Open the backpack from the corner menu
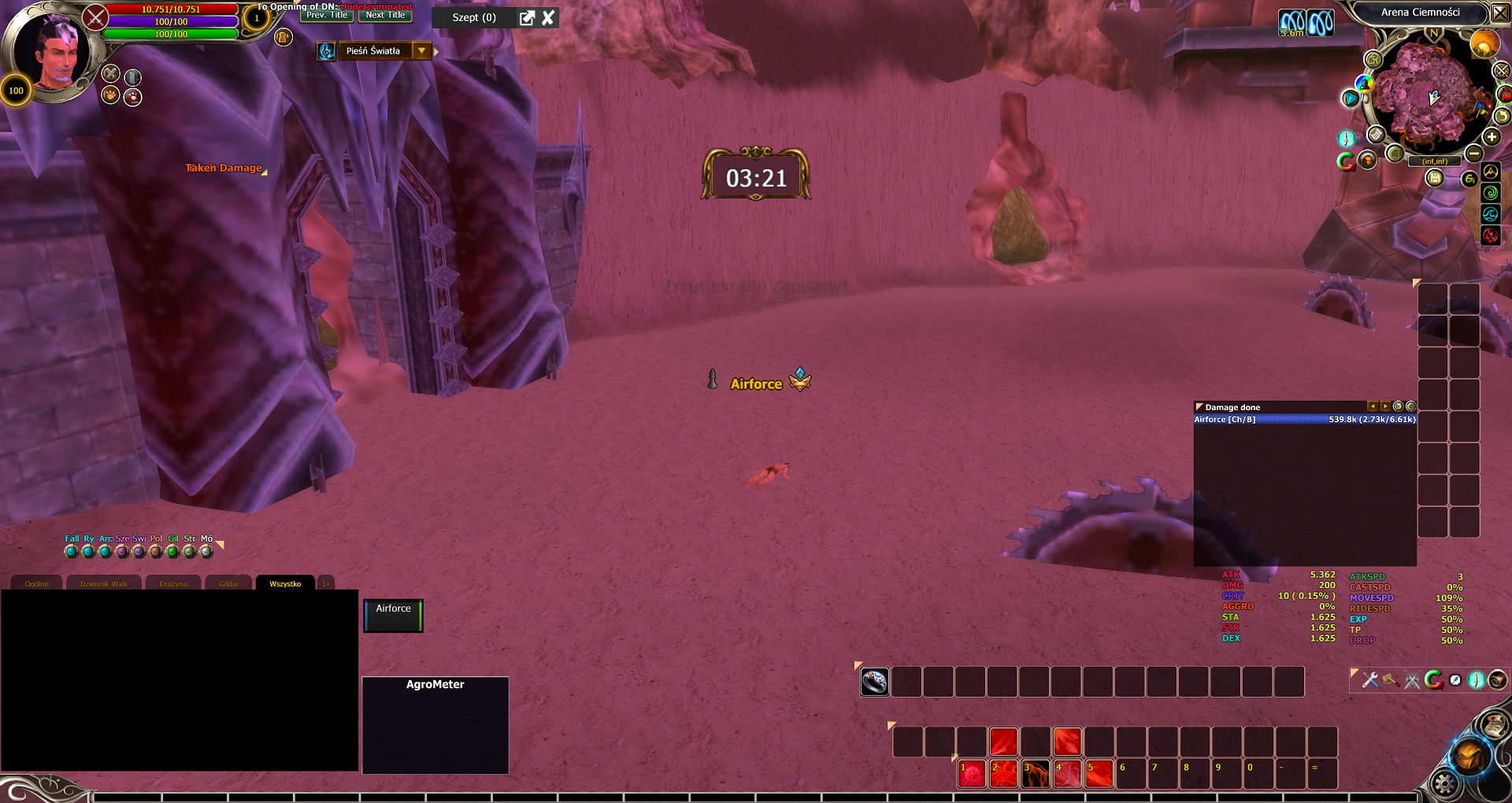 (x=1469, y=757)
